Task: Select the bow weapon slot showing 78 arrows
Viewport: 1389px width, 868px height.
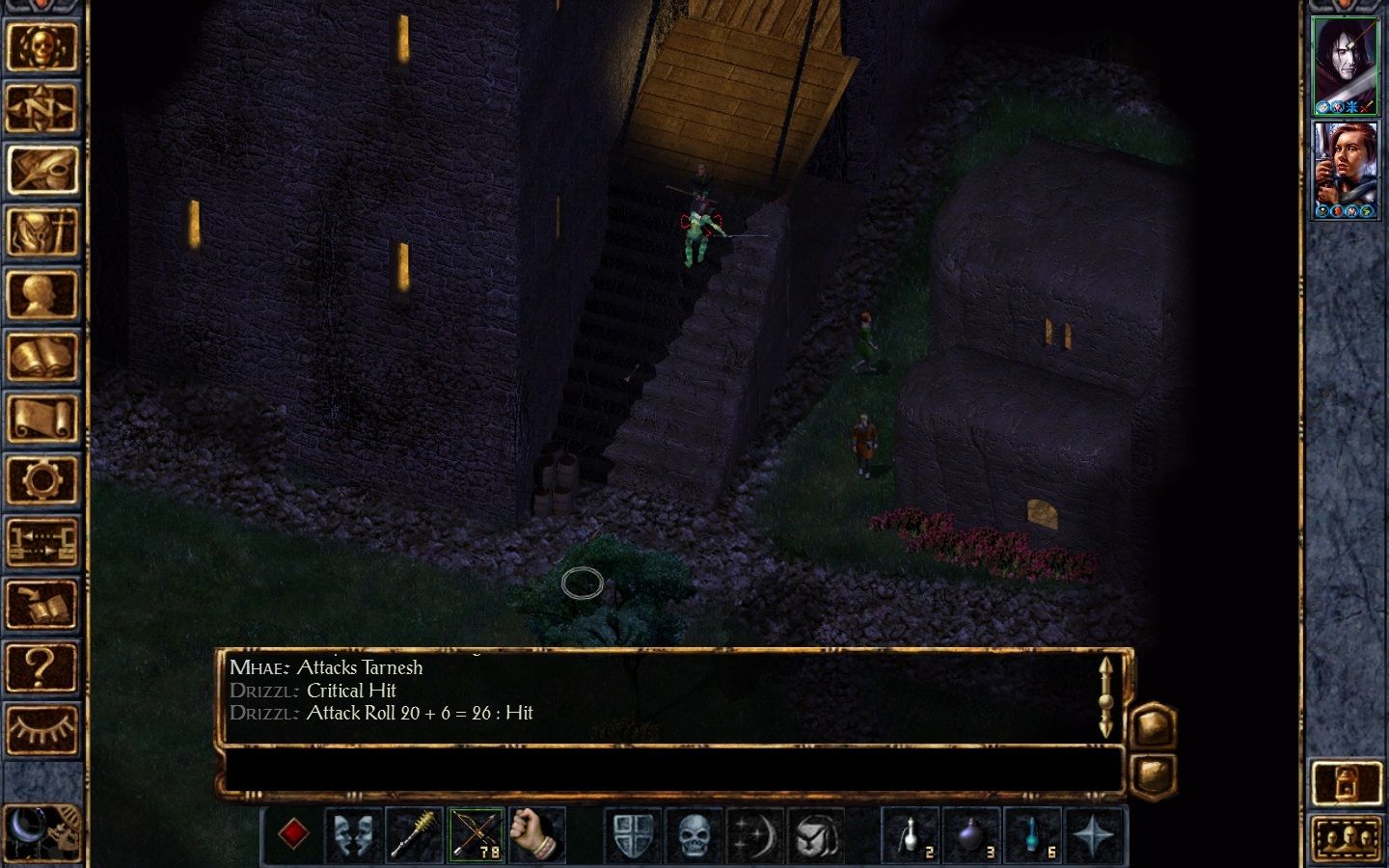Action: (477, 833)
